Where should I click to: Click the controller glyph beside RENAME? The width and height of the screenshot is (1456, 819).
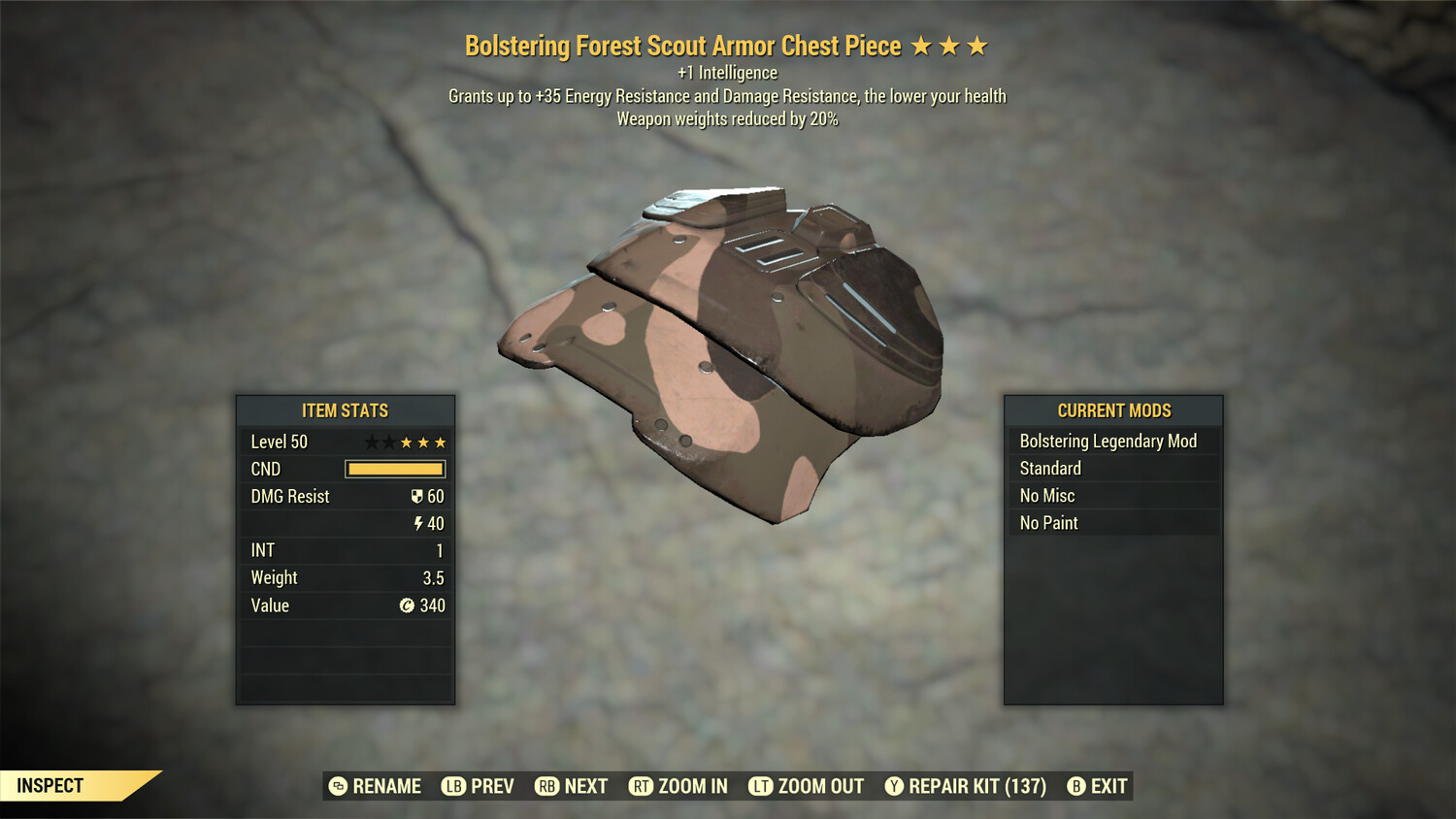click(339, 786)
